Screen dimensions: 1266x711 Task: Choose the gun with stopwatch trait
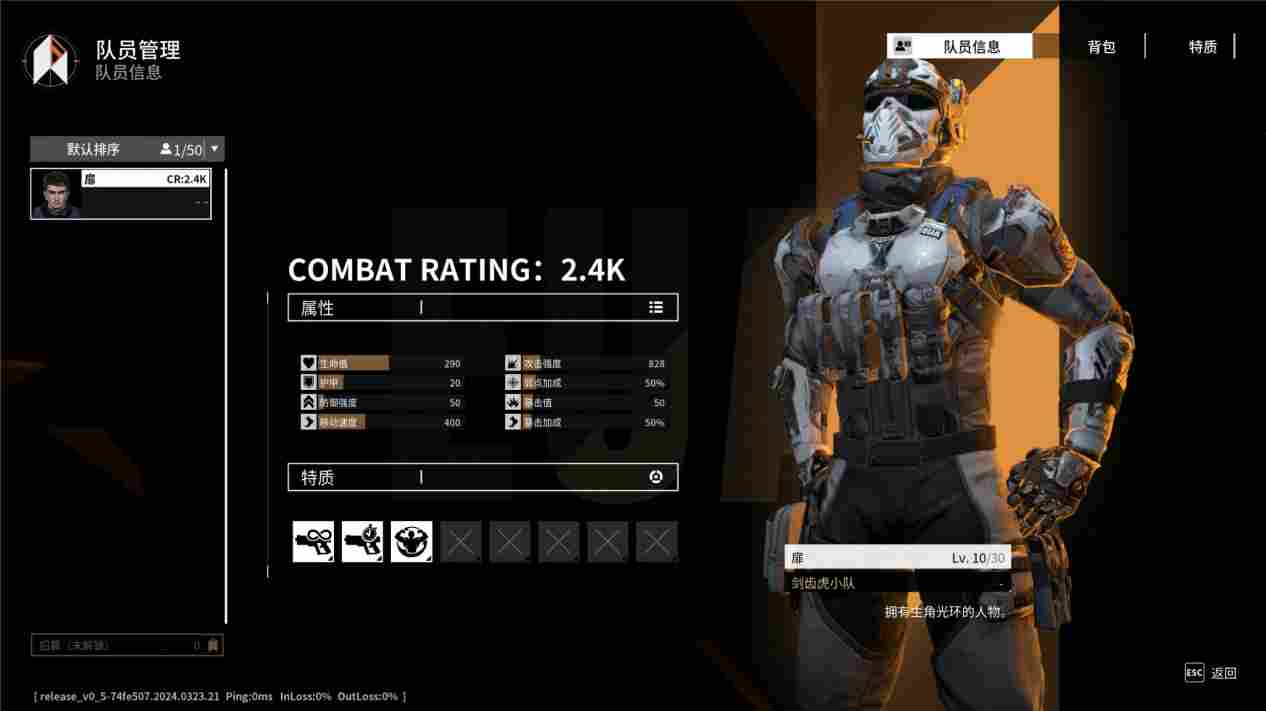coord(362,542)
